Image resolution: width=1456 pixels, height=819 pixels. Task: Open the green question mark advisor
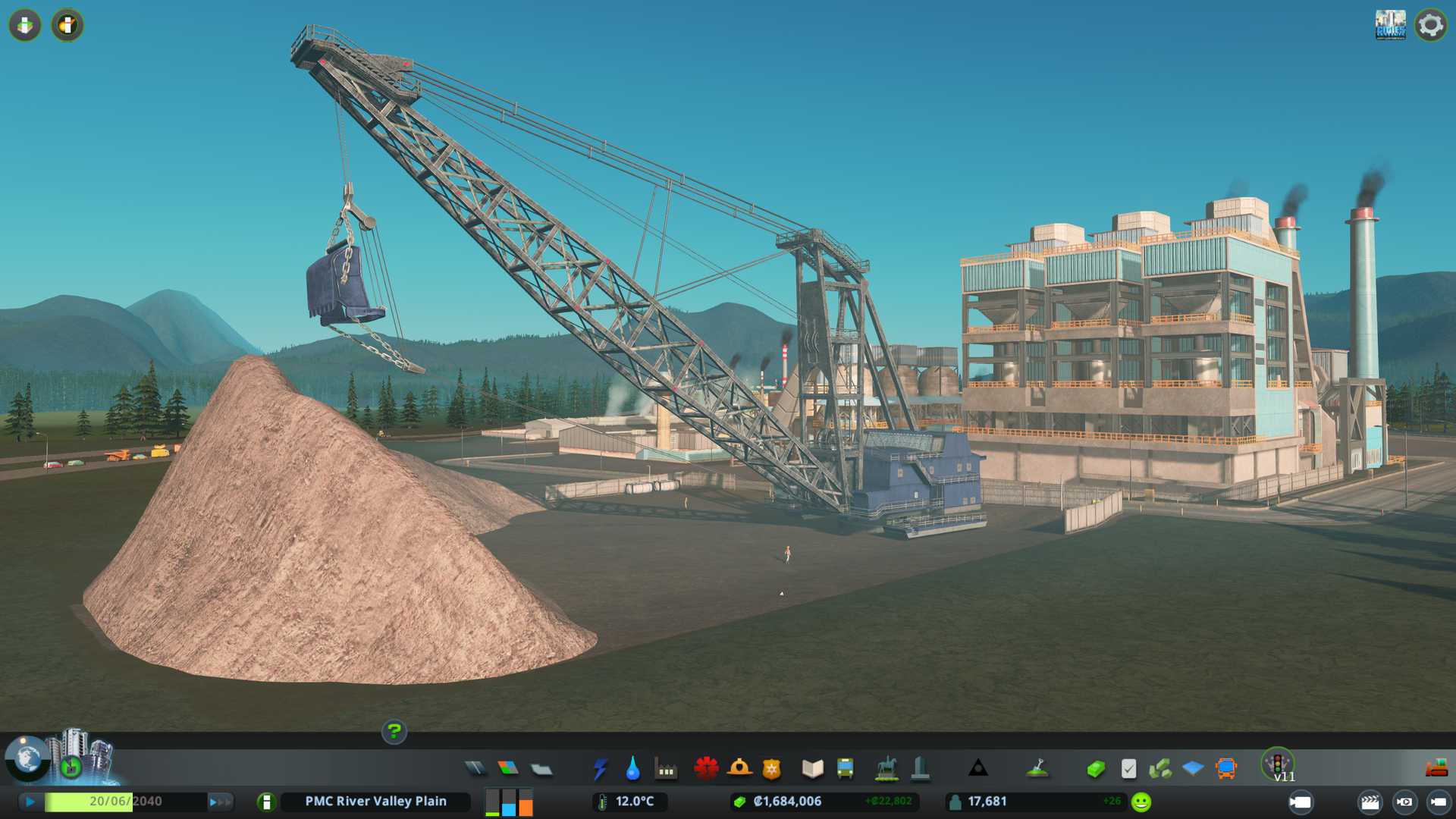click(x=394, y=732)
